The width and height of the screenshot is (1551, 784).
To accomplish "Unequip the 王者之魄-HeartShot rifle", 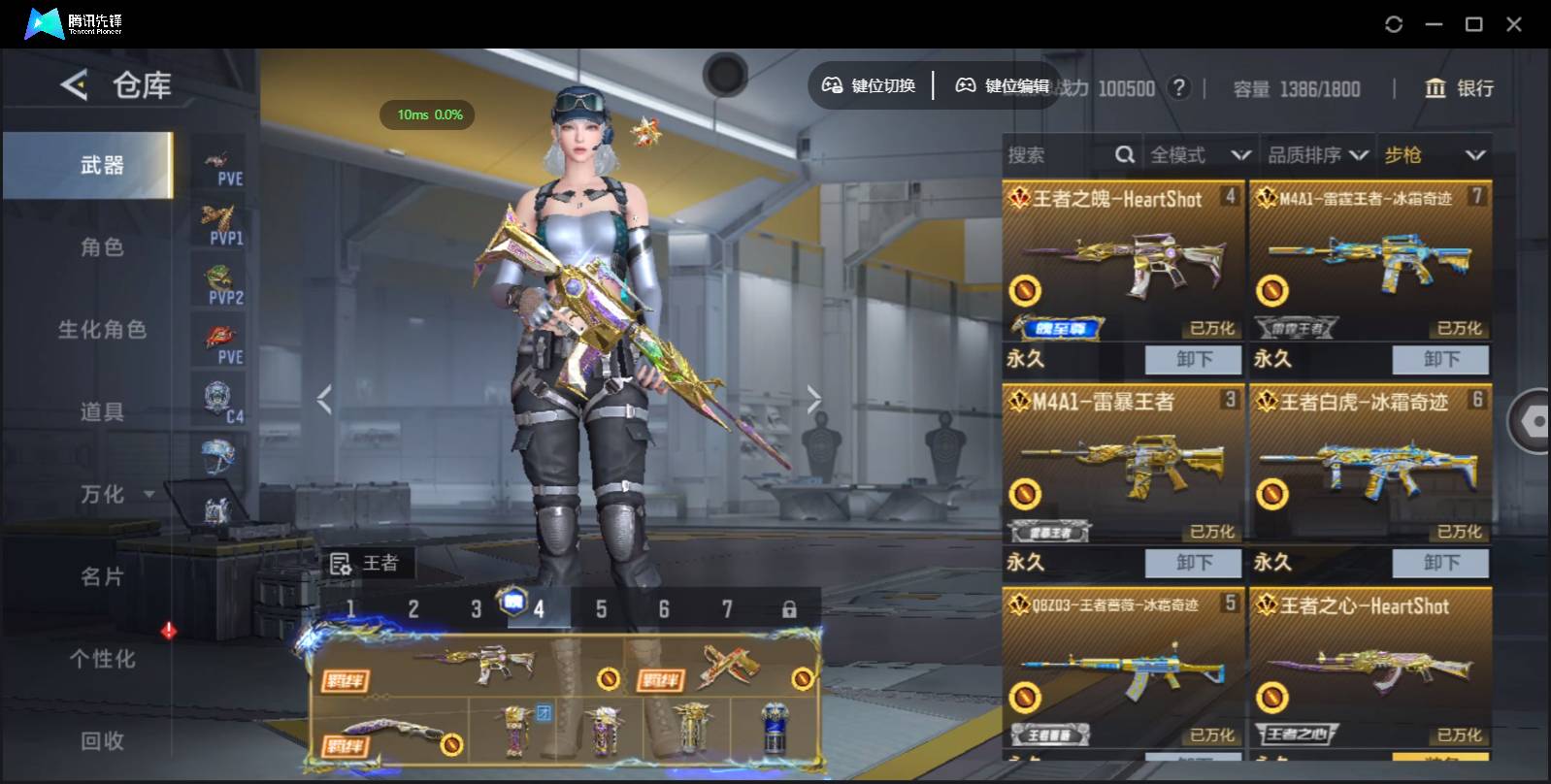I will point(1193,360).
